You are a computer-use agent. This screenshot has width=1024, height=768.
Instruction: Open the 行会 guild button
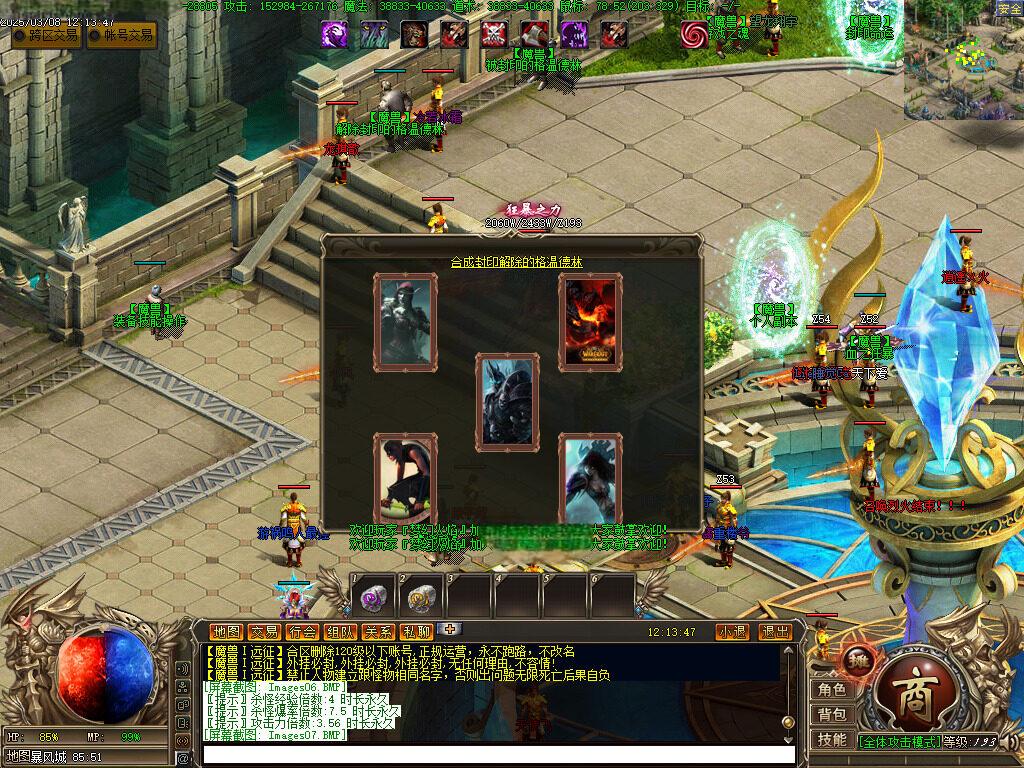click(x=302, y=632)
